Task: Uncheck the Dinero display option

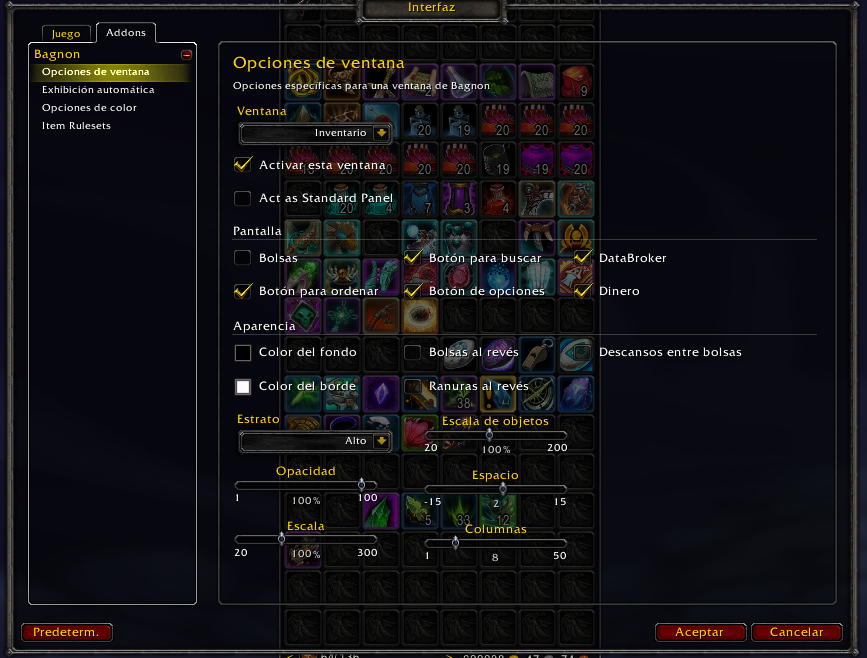Action: coord(582,291)
